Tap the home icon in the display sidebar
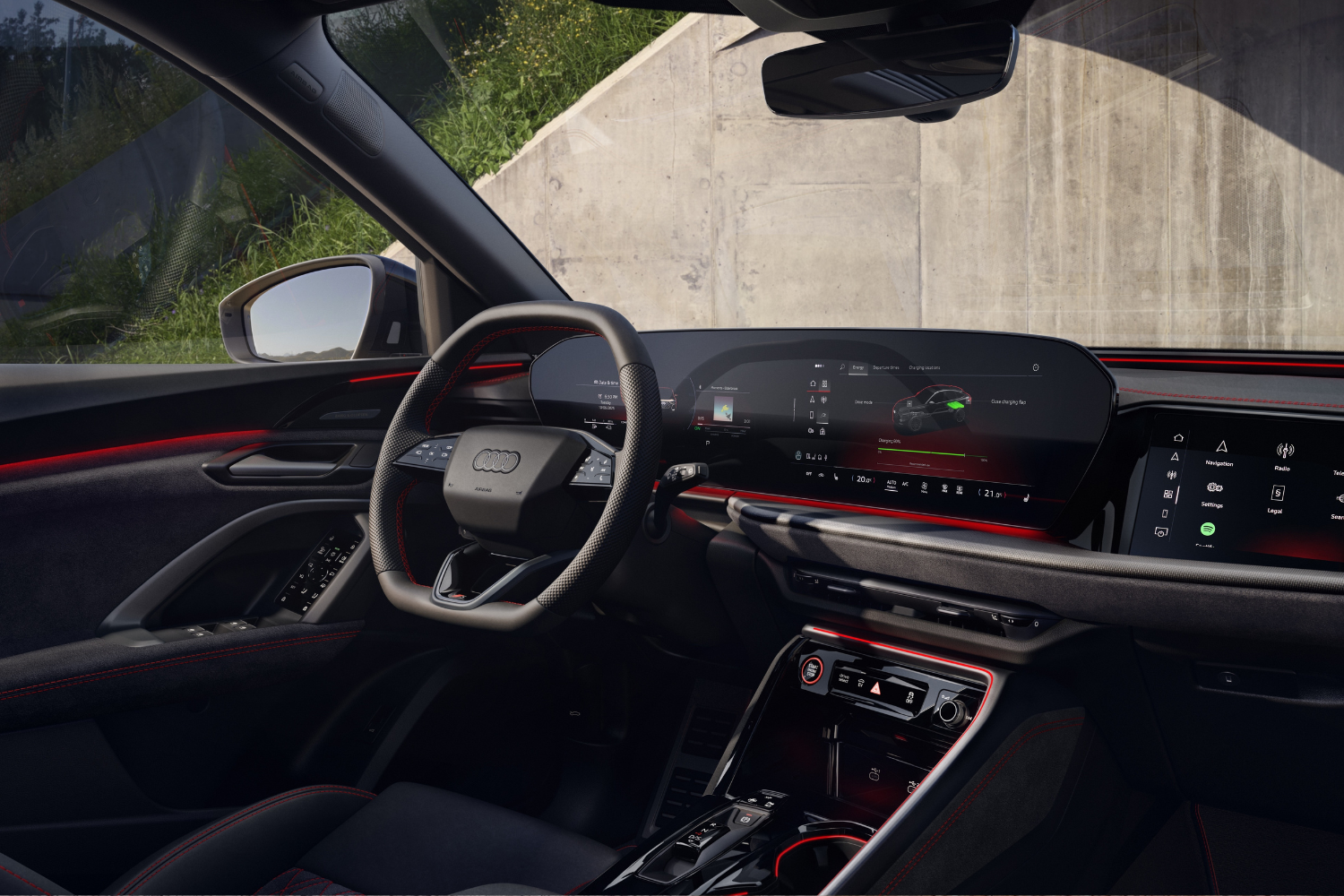Viewport: 1344px width, 896px height. (813, 383)
